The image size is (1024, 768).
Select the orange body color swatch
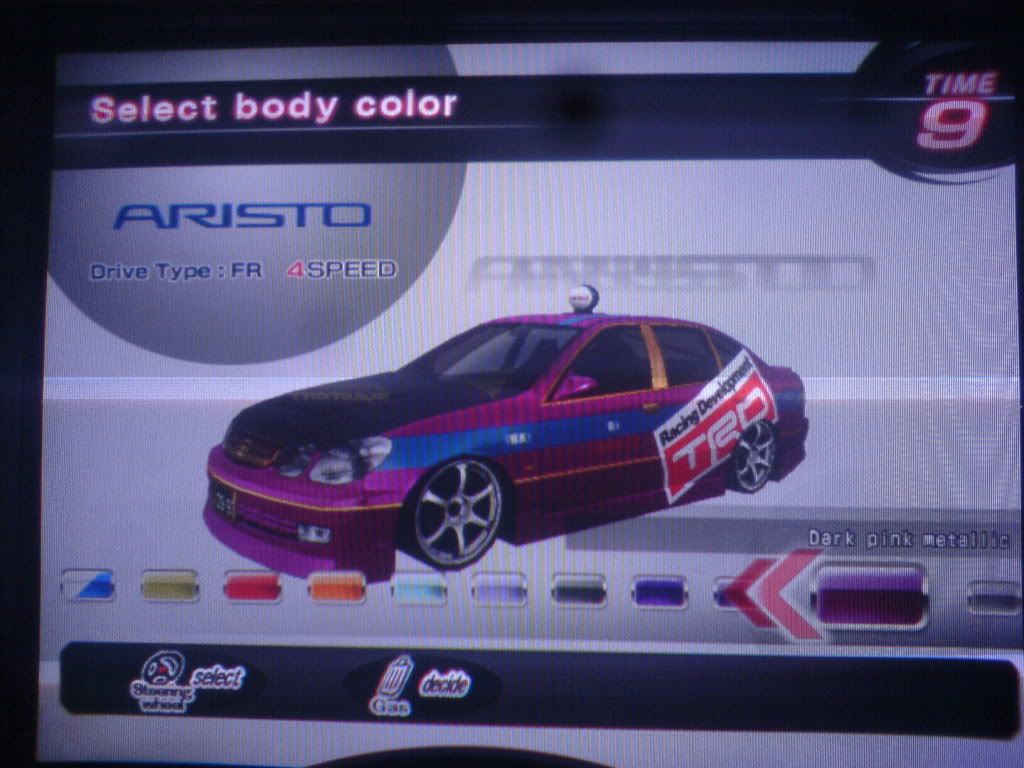pyautogui.click(x=336, y=587)
